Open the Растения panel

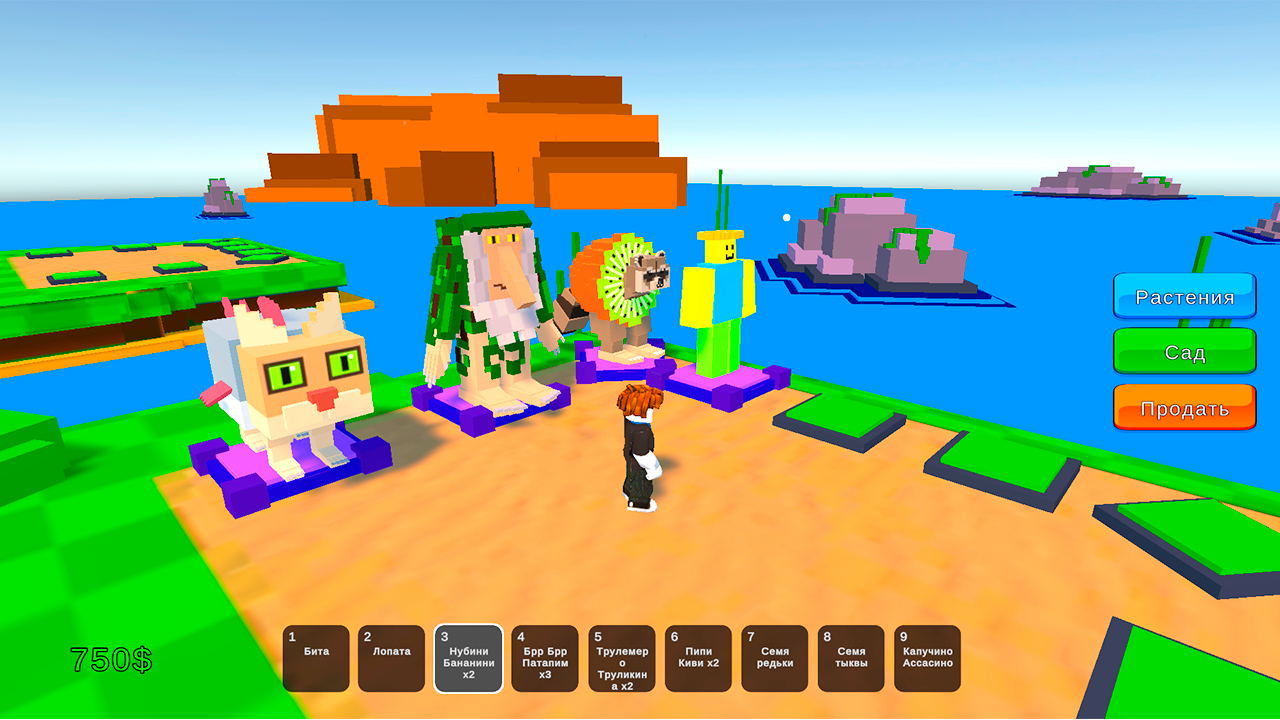1184,295
